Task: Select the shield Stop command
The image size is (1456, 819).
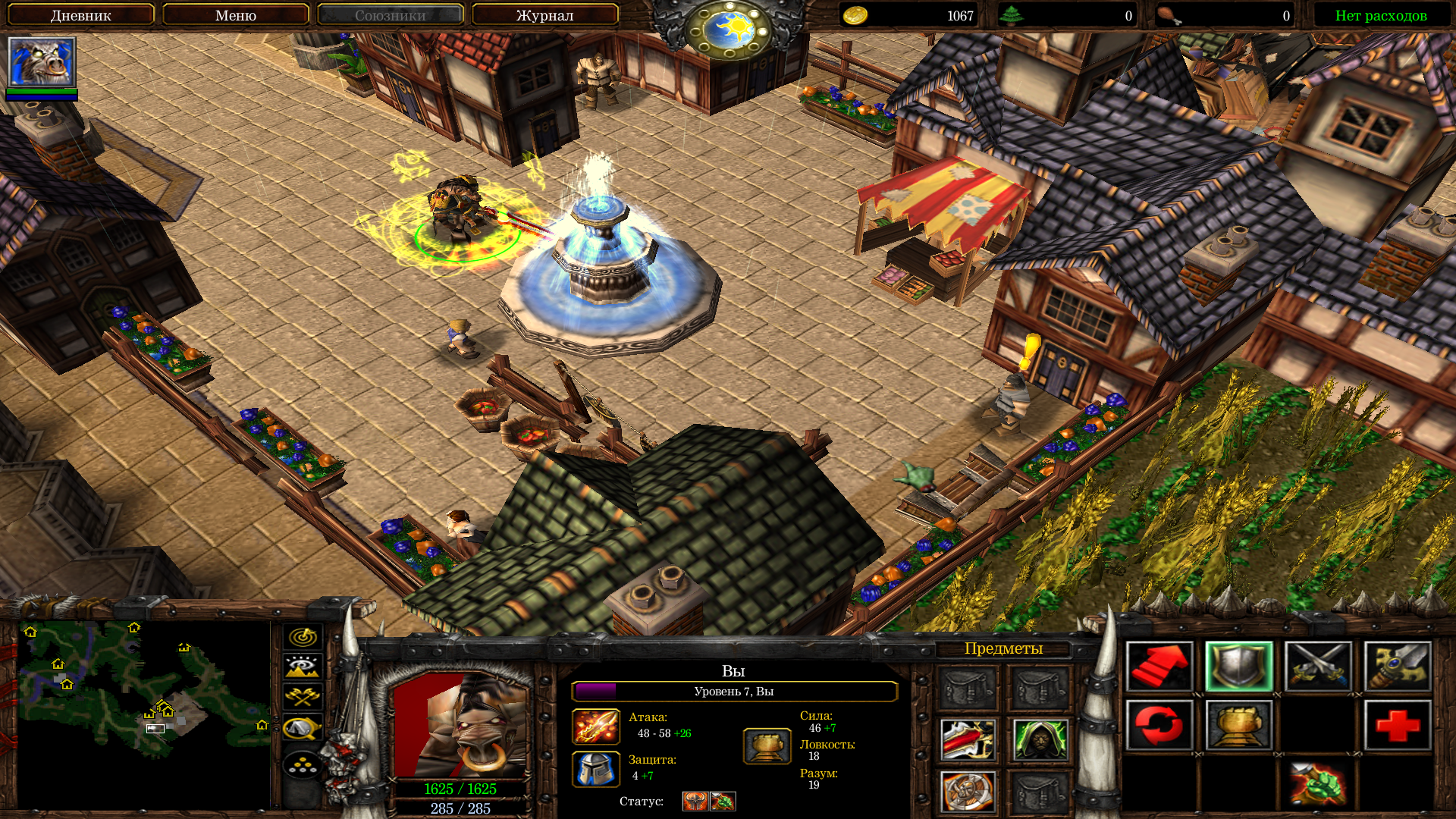Action: click(1239, 667)
